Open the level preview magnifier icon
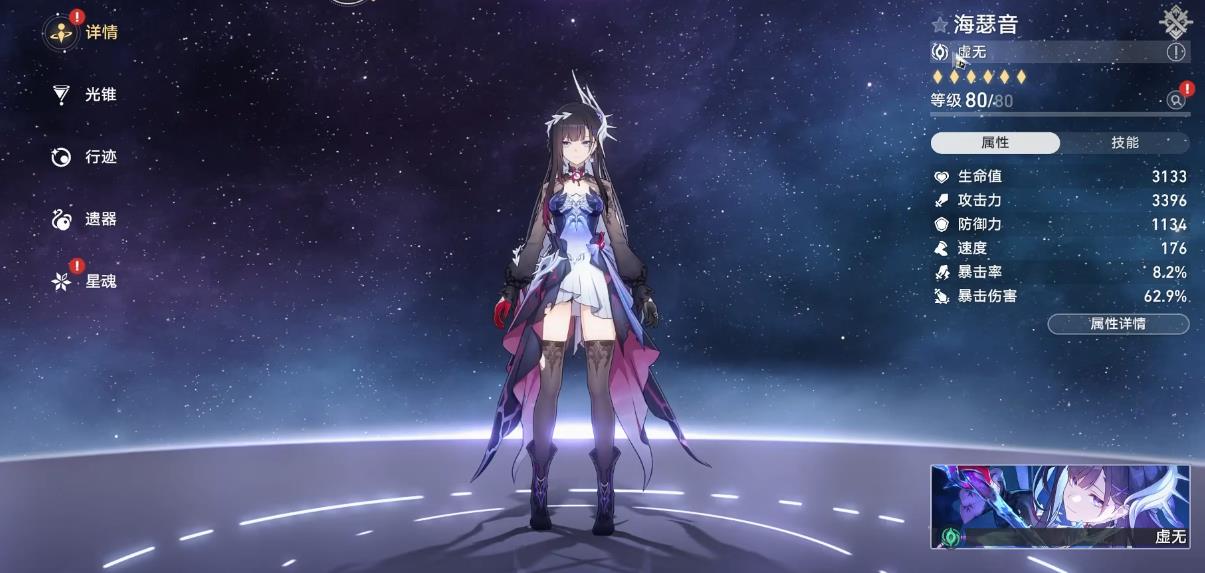 coord(1176,100)
